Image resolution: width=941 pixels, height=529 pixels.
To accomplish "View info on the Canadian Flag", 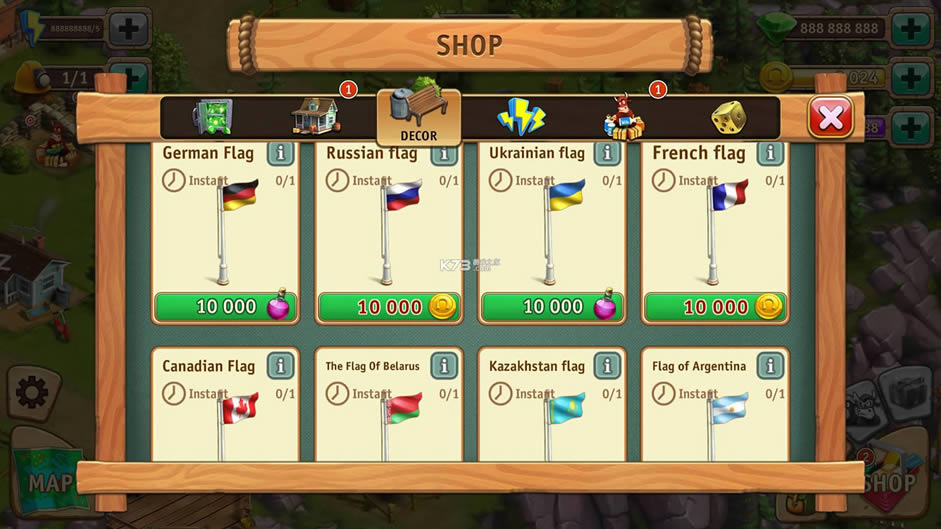I will tap(281, 366).
